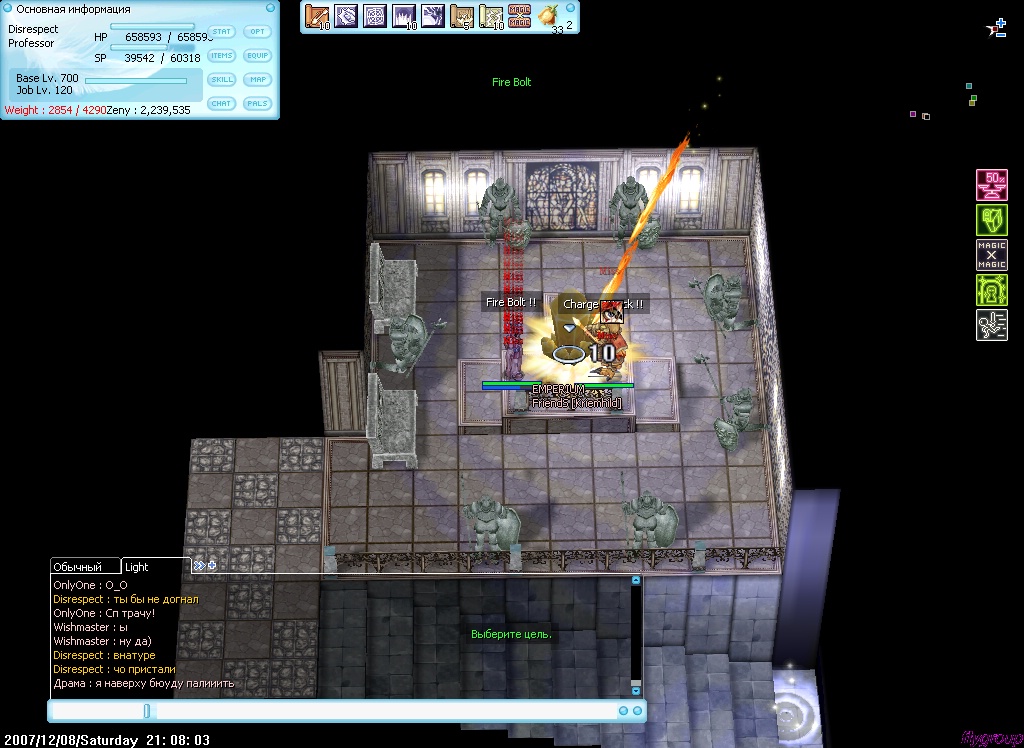Show the MAP window
Screen dimensions: 1024x748
pos(258,80)
